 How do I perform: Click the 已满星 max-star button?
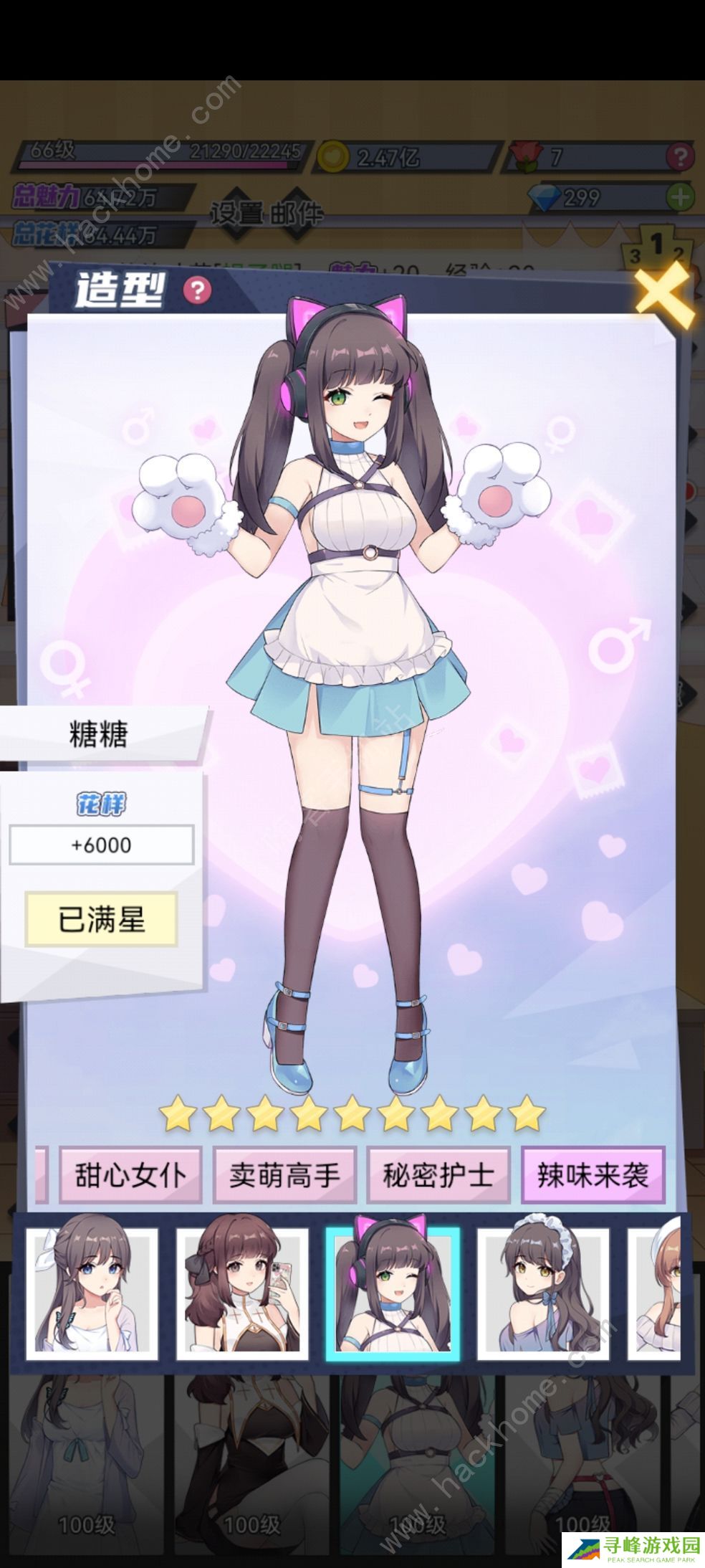coord(101,919)
